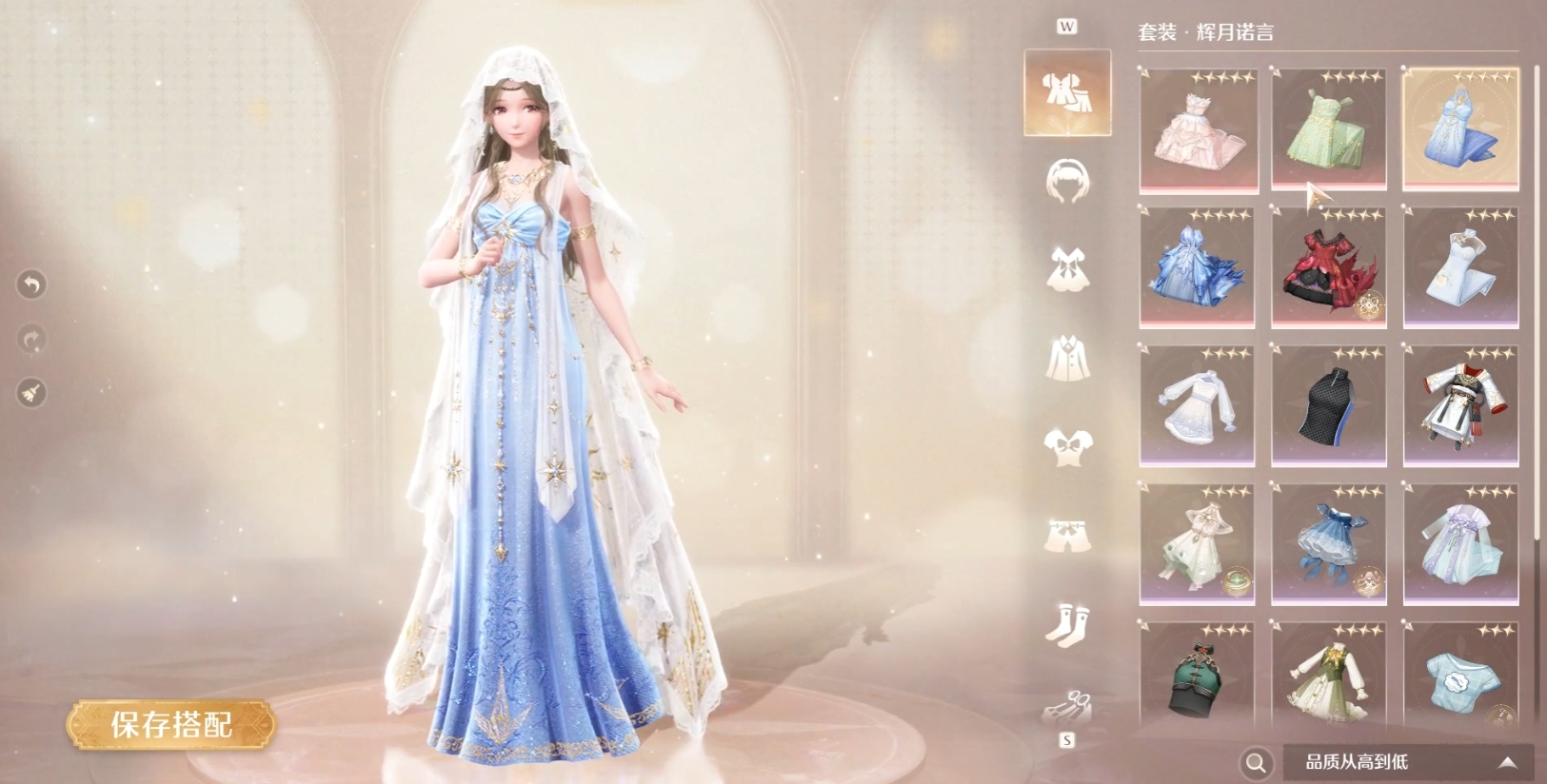Select the pink ruffled gown outfit
This screenshot has height=784, width=1547.
[x=1198, y=130]
